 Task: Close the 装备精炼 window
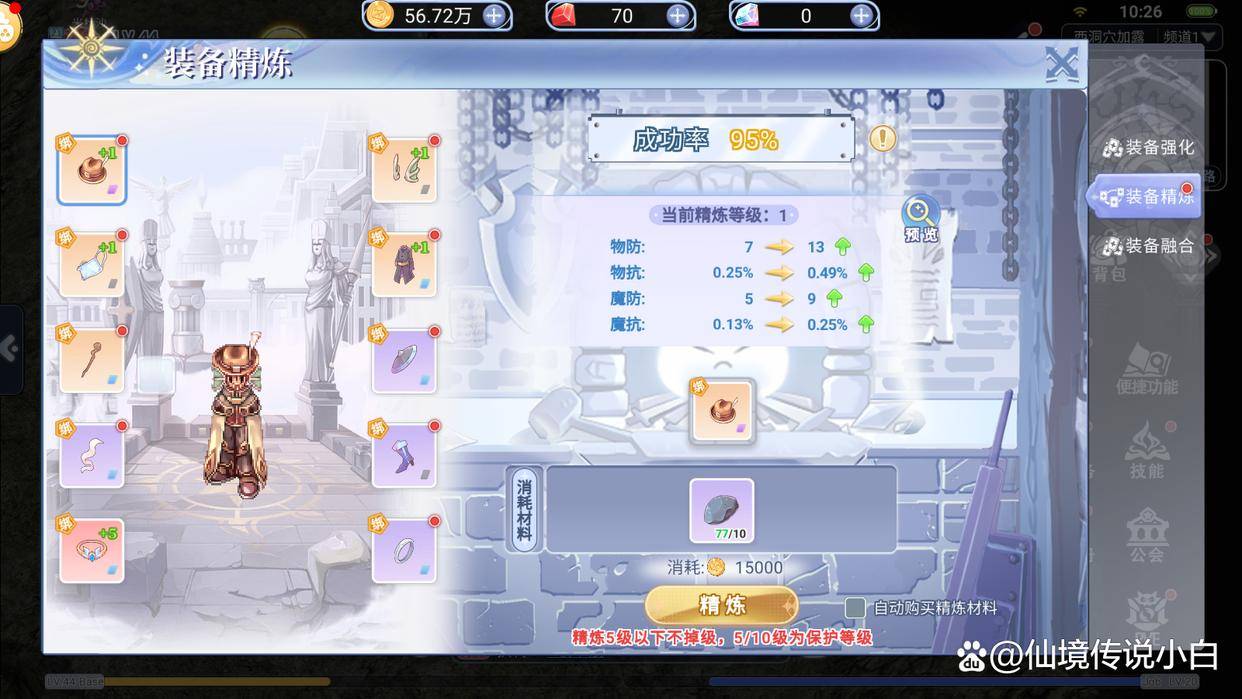1061,66
